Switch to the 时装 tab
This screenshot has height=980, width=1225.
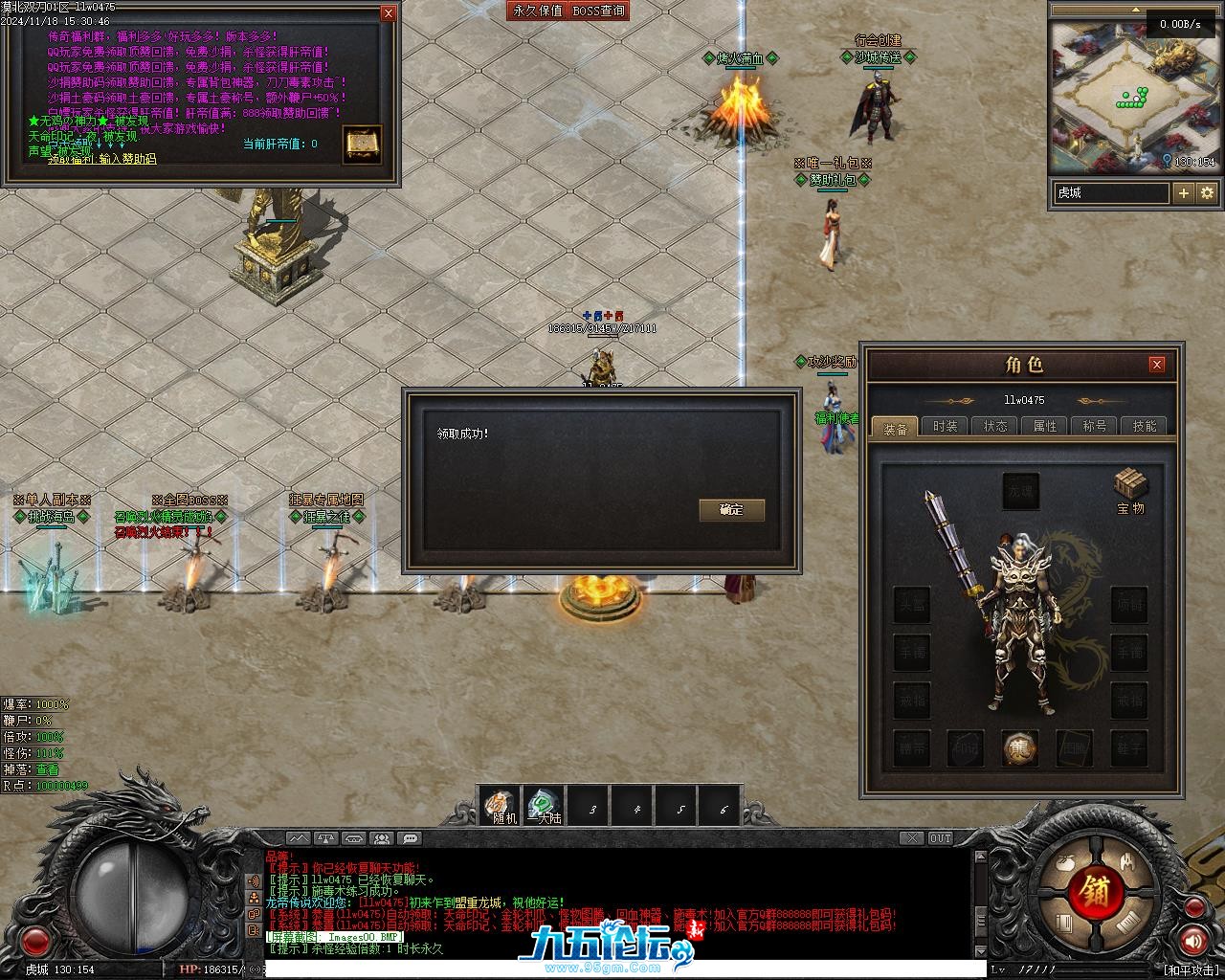(x=946, y=427)
